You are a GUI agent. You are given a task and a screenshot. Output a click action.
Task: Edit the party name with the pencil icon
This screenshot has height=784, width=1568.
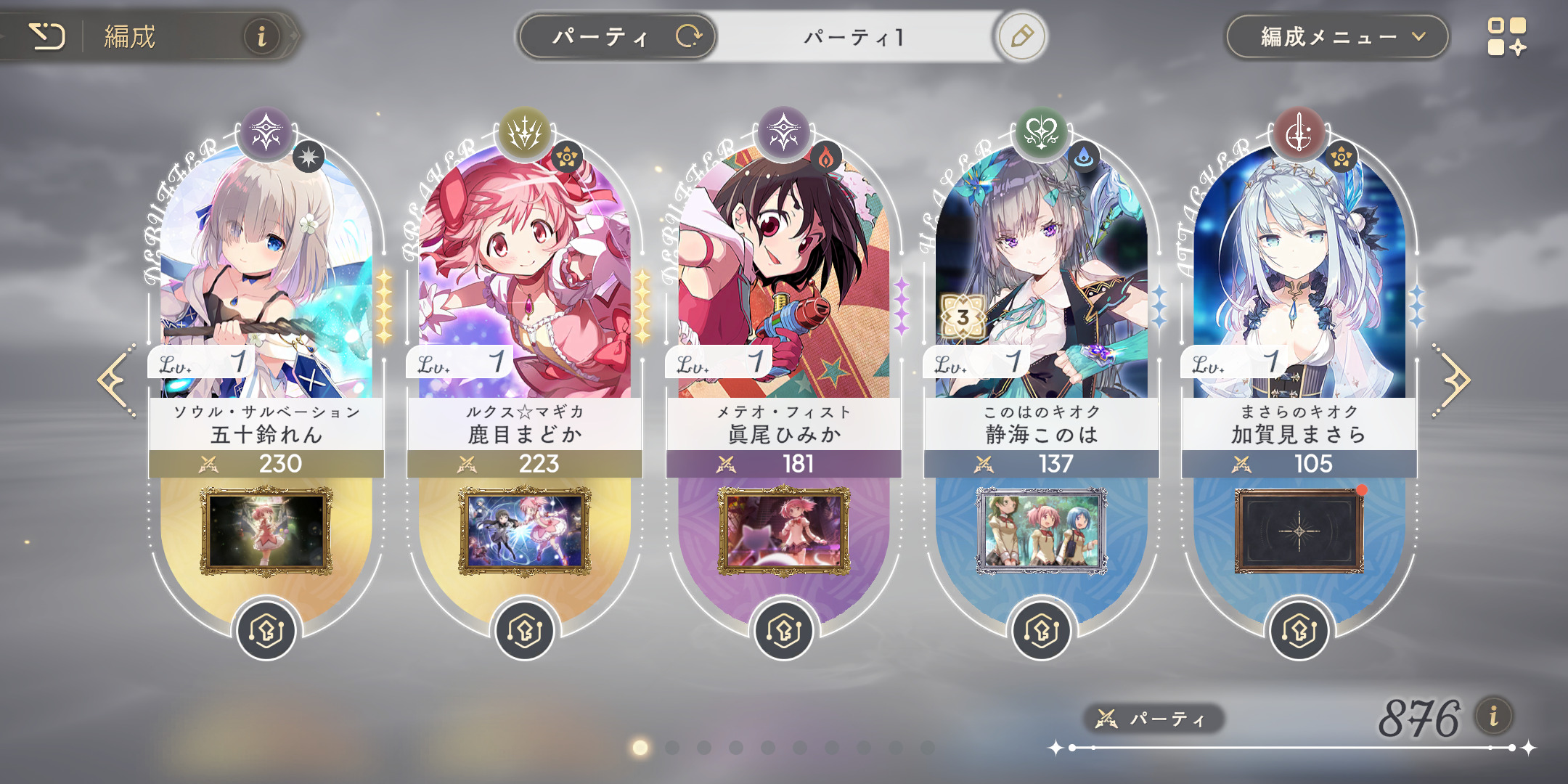1021,36
